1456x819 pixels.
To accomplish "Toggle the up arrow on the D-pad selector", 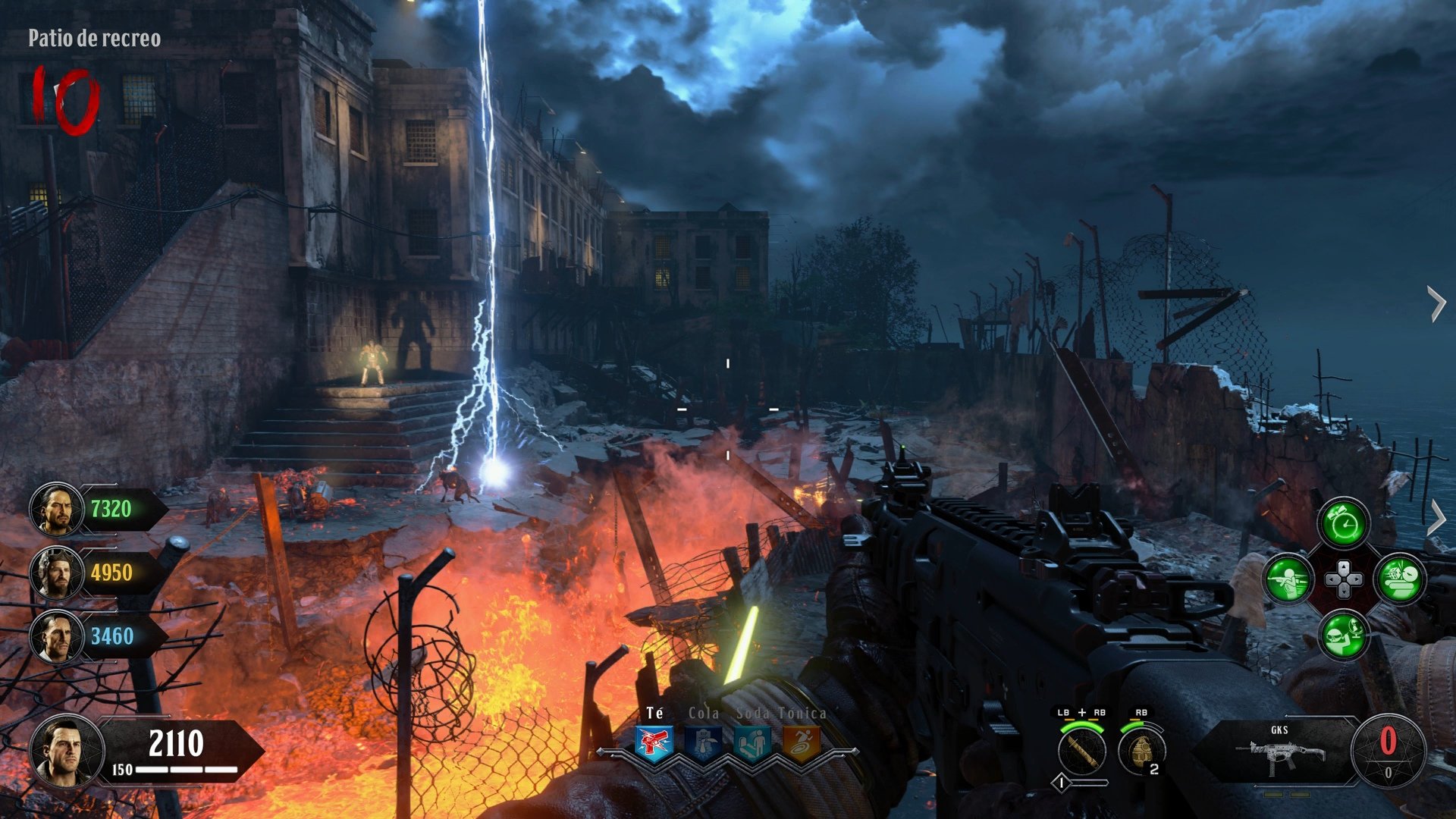I will pos(1343,567).
